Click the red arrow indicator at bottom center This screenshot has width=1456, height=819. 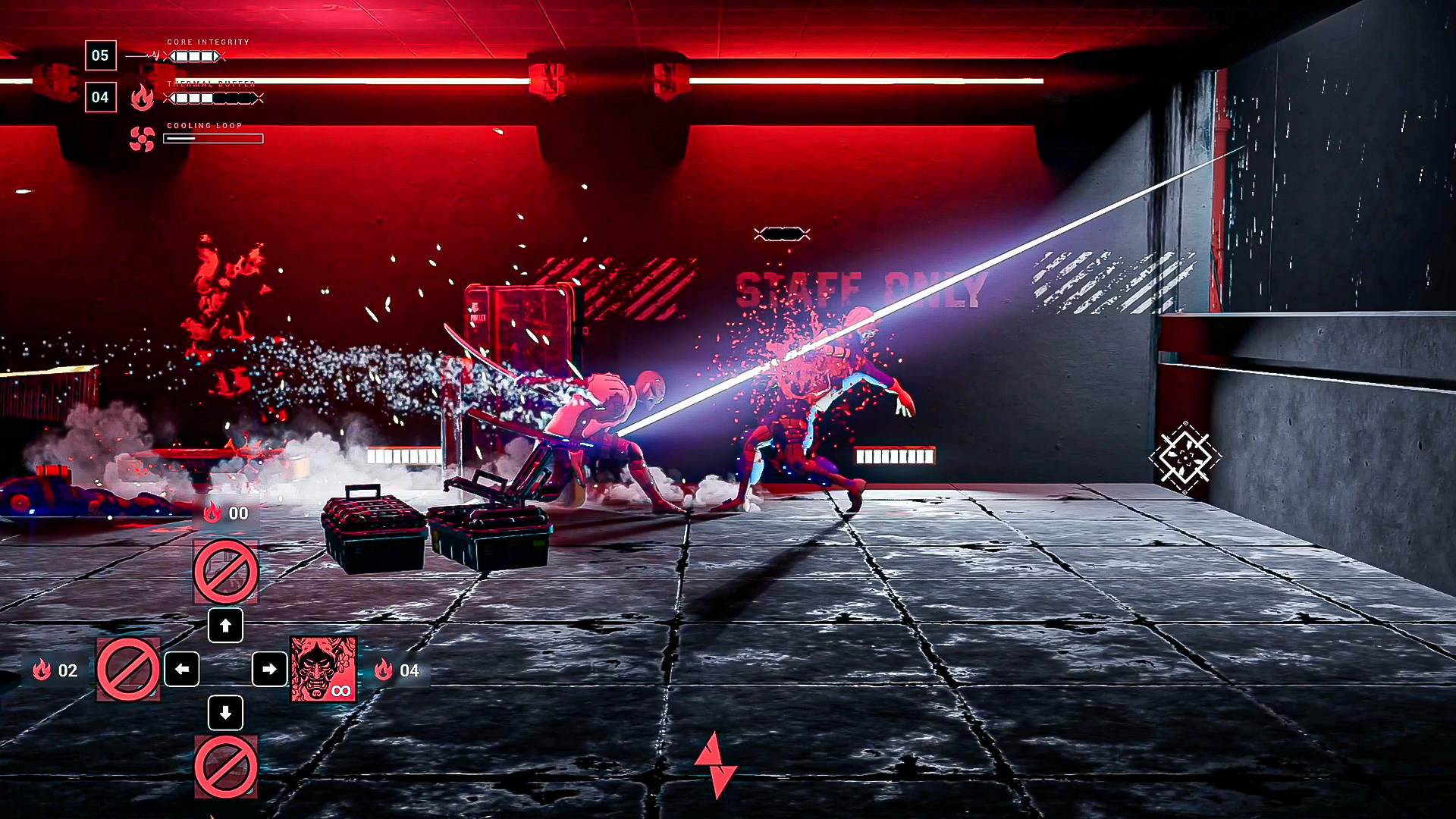click(716, 766)
